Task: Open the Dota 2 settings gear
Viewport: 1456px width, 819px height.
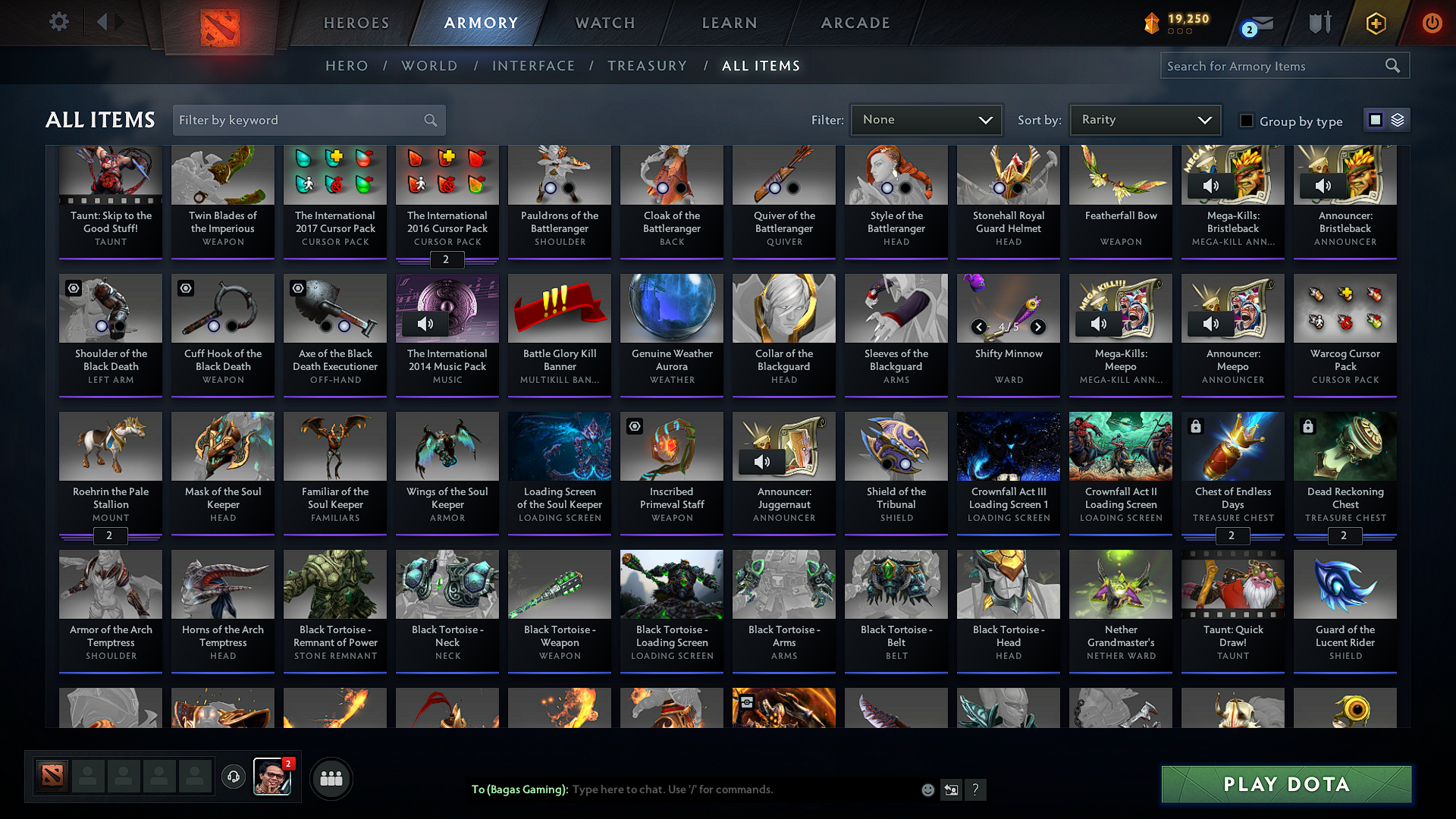Action: [x=58, y=22]
